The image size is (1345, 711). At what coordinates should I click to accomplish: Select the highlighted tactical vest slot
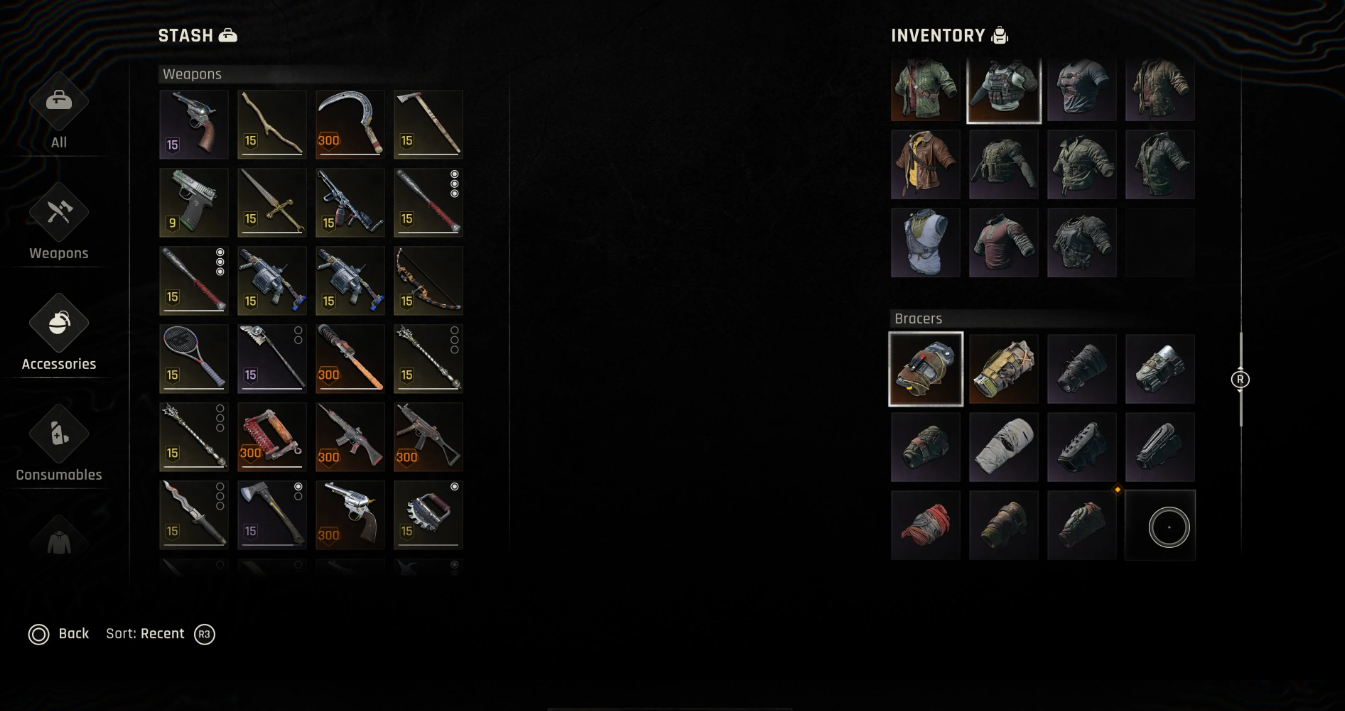[1004, 90]
